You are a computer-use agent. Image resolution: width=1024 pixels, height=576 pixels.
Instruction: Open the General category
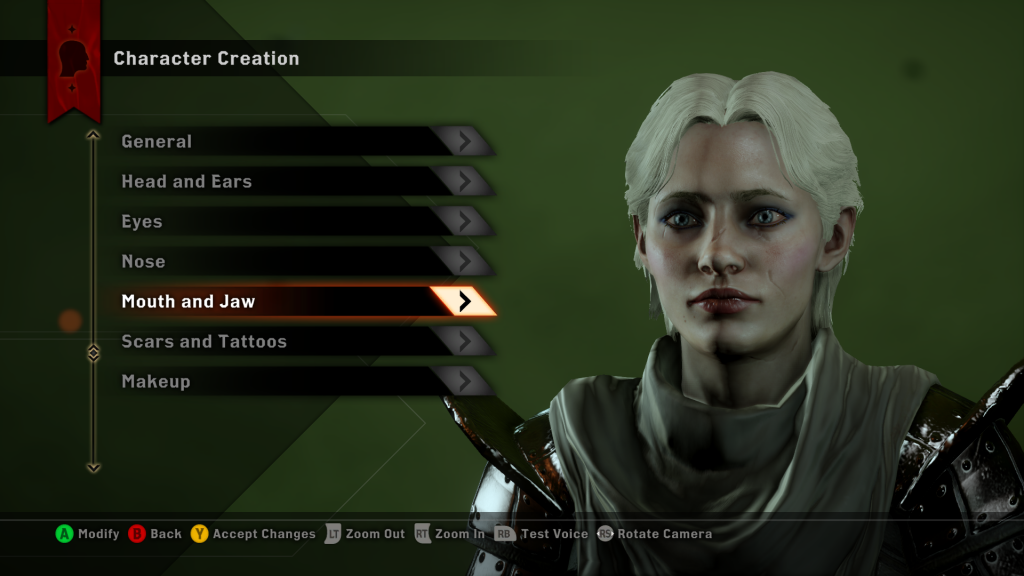300,141
